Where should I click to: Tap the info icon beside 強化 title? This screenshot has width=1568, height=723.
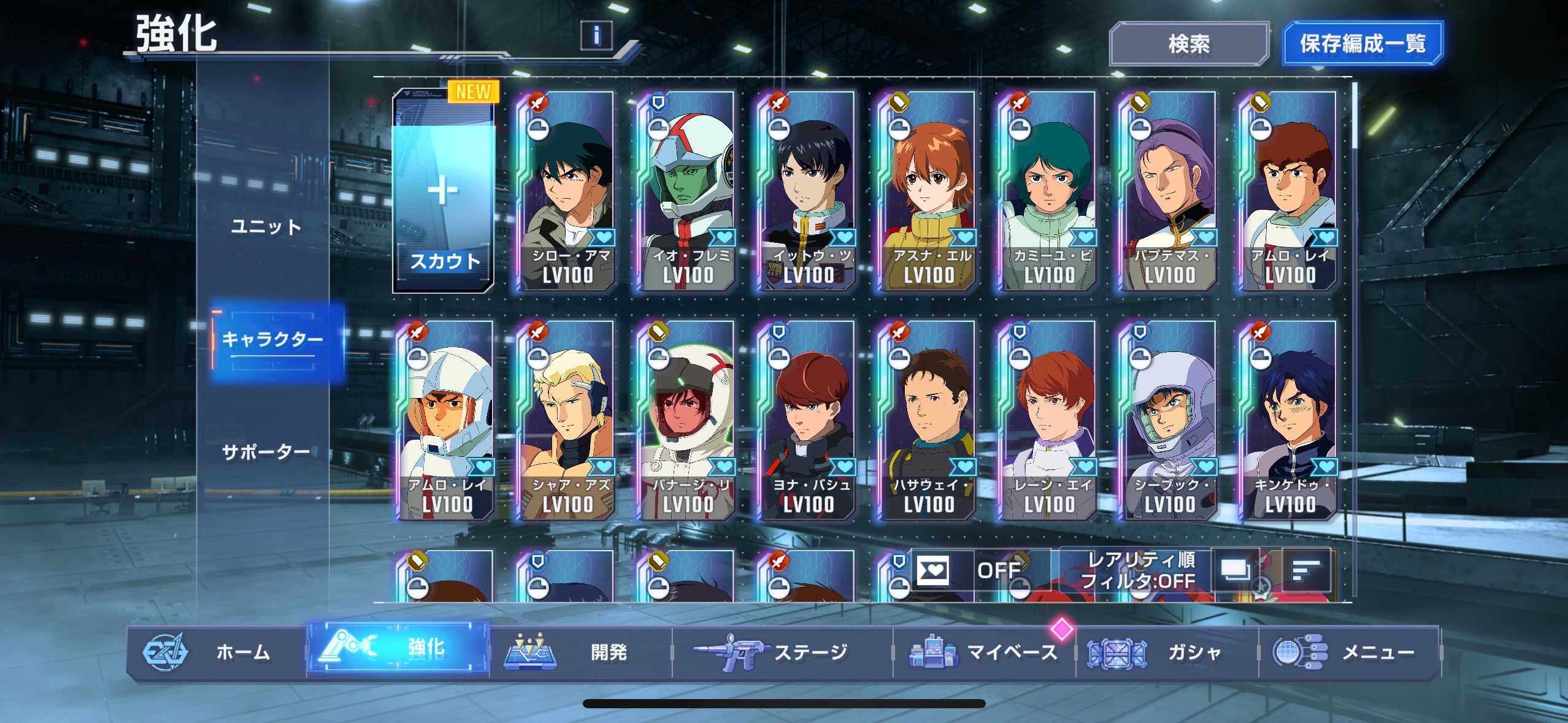point(596,35)
